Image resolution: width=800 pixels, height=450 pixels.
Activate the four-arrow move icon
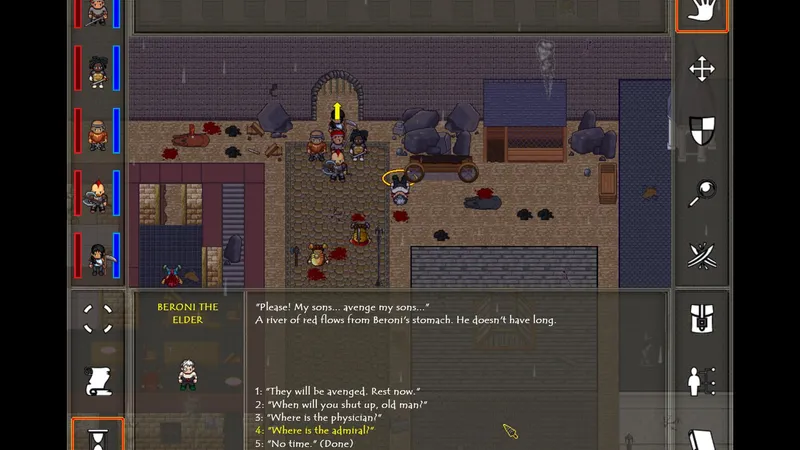[701, 69]
